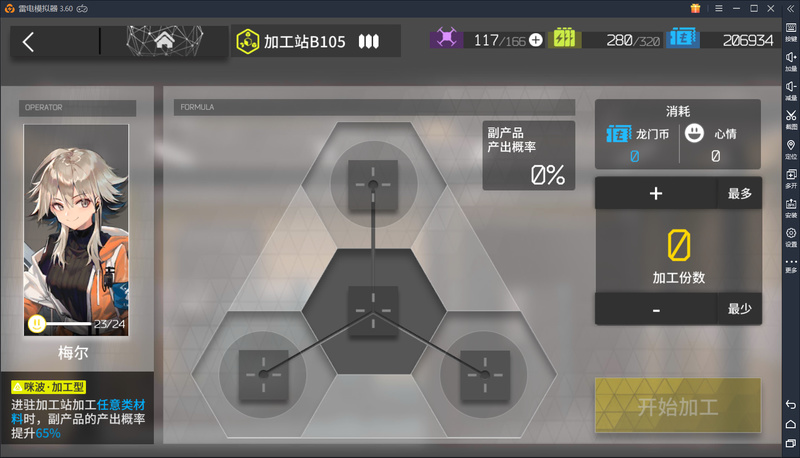
Task: Set quantity to 最少 (minimum)
Action: click(739, 309)
